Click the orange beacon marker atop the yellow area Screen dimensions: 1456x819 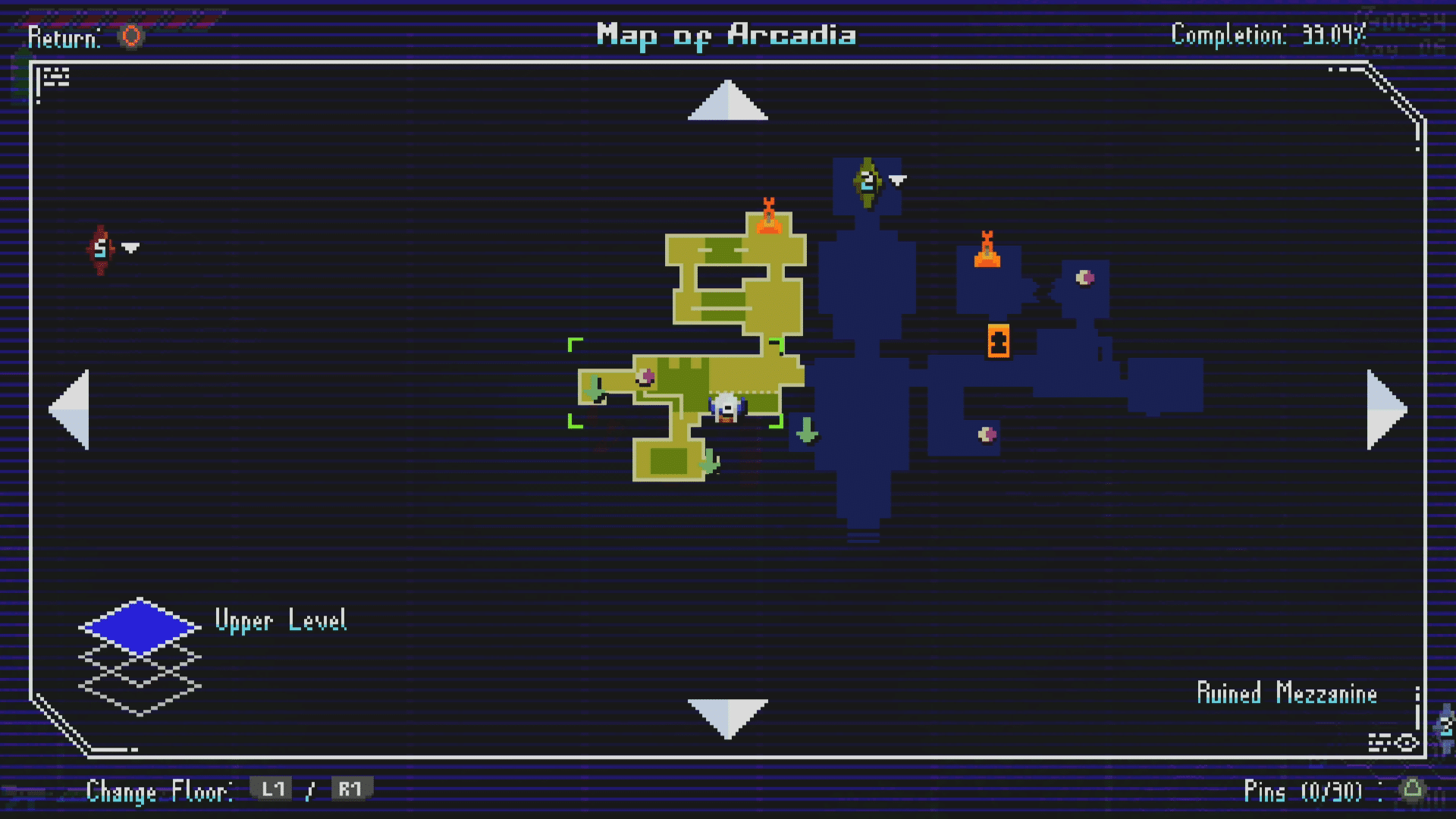click(x=768, y=217)
